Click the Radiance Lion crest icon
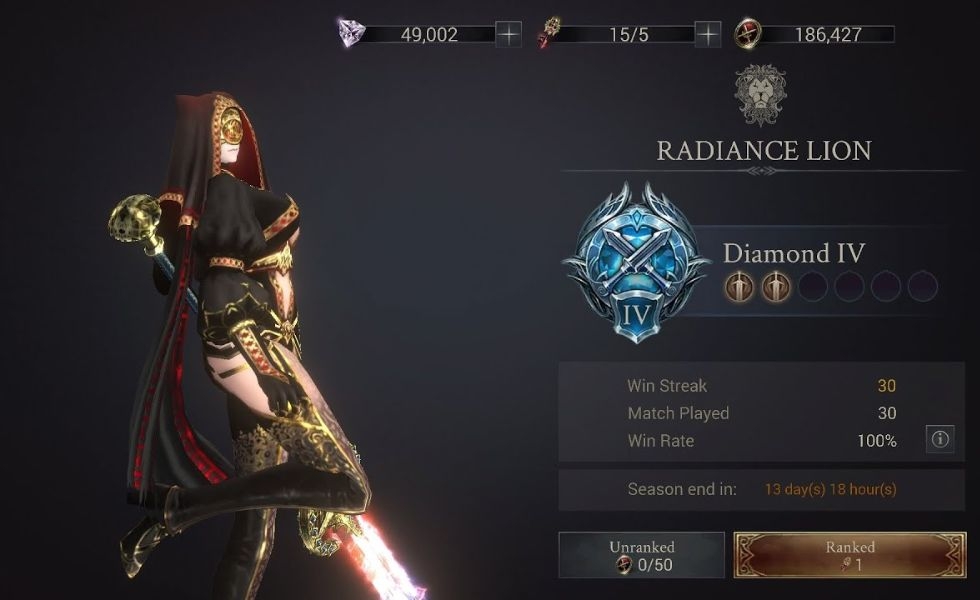 tap(763, 94)
